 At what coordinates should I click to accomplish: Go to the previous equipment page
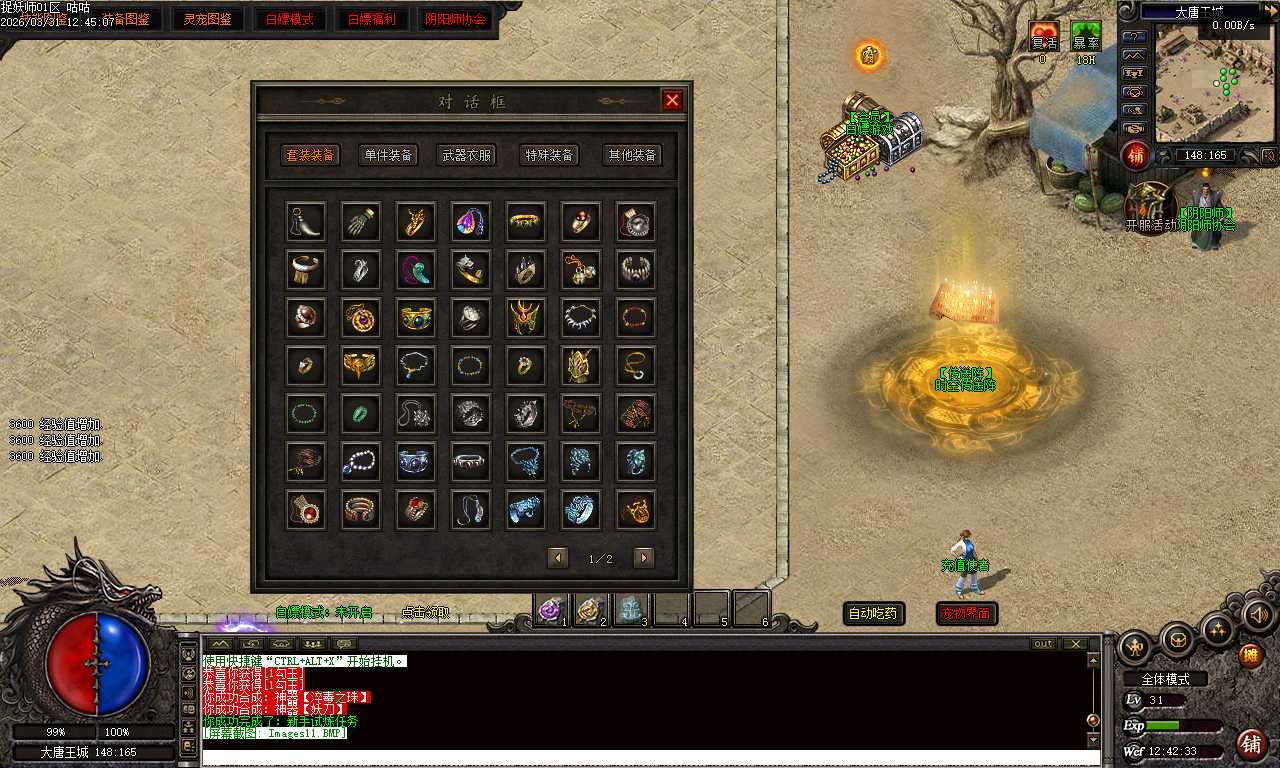(x=558, y=558)
